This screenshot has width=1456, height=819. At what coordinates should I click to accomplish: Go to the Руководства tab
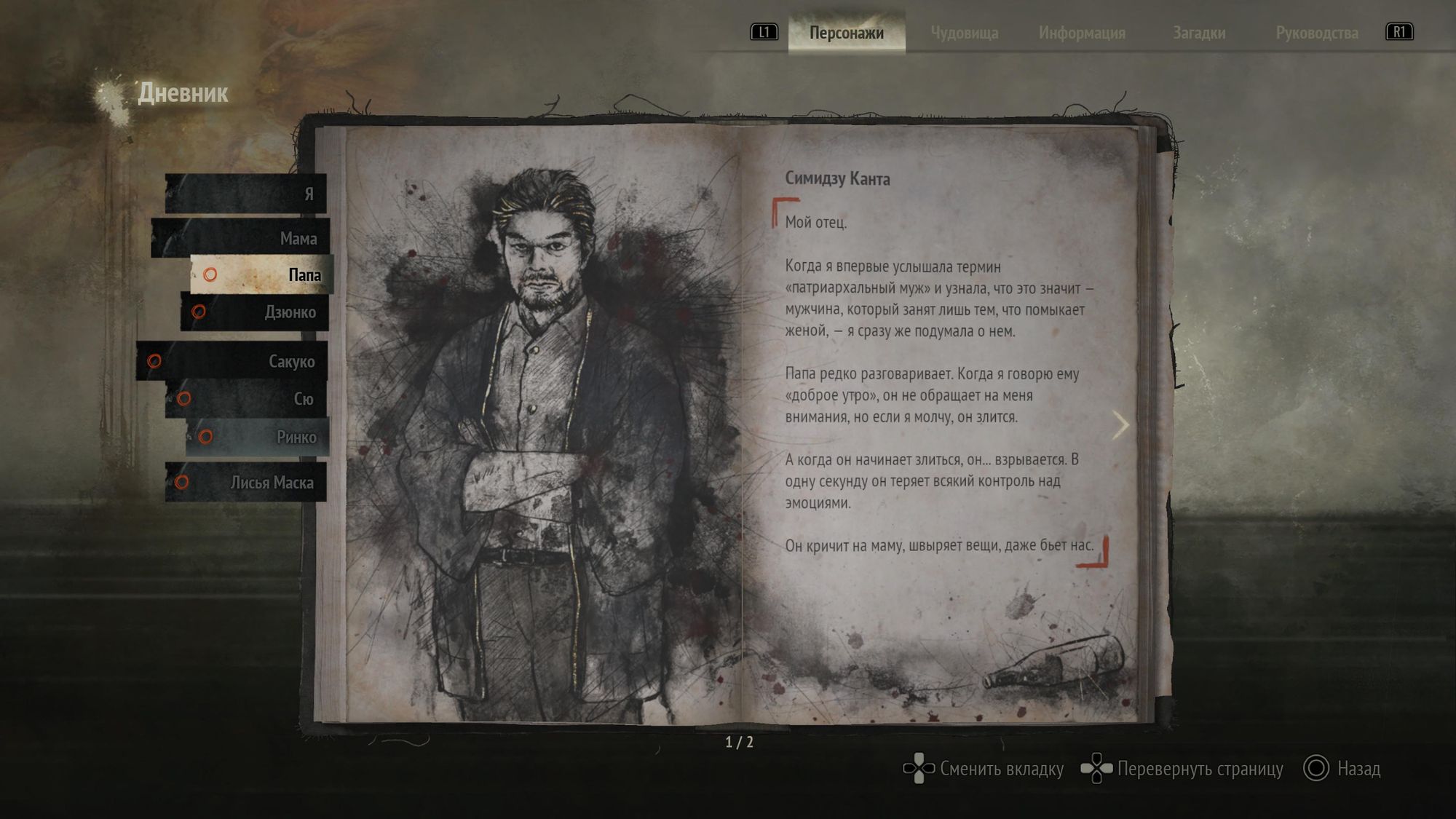(1316, 33)
